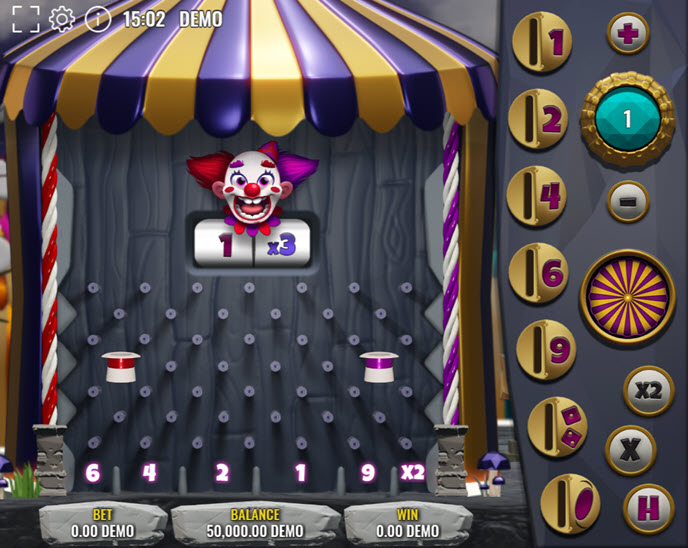This screenshot has height=548, width=688.
Task: Activate the gold X2 button
Action: (x=649, y=390)
